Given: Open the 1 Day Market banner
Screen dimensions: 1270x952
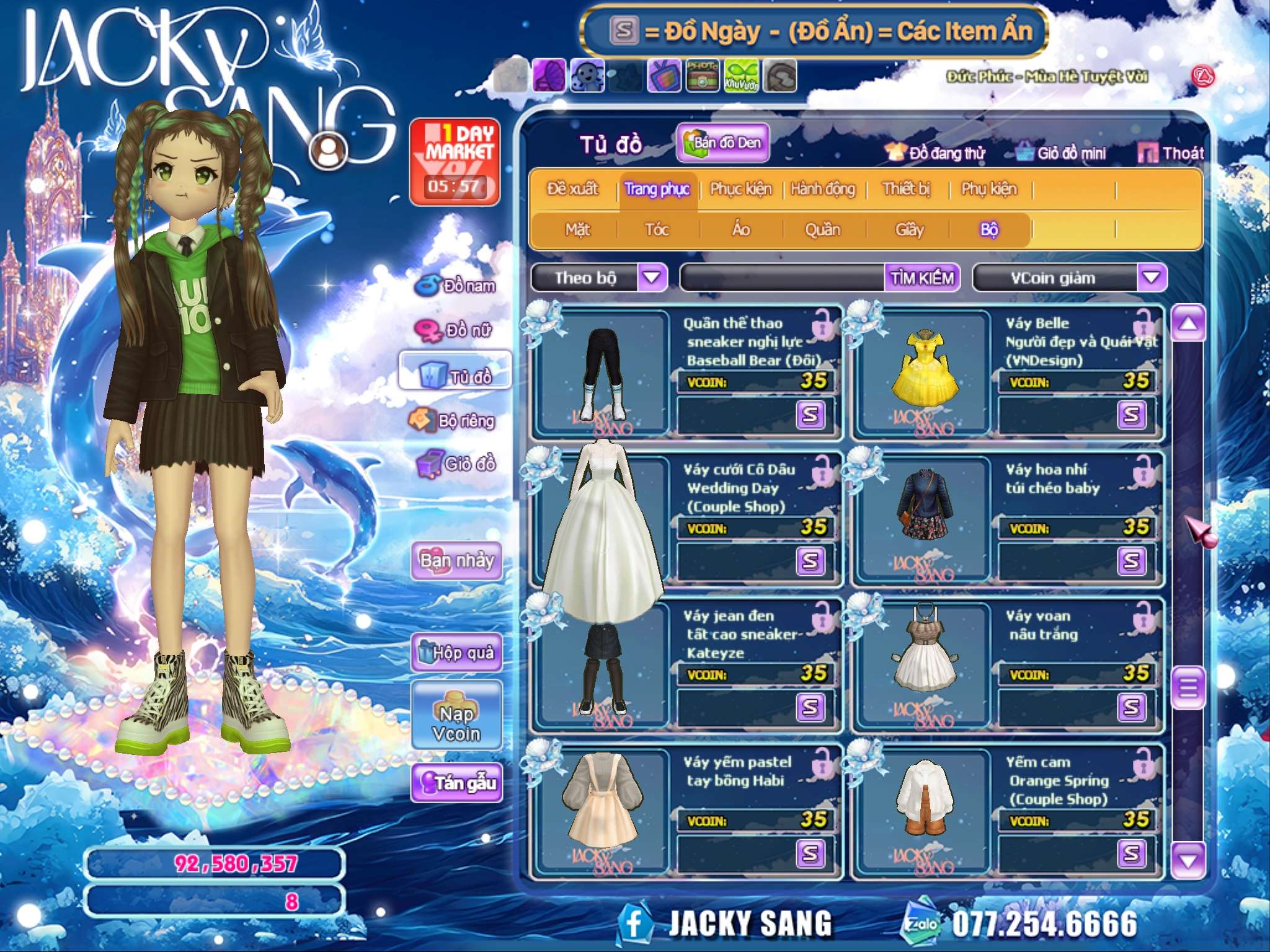Looking at the screenshot, I should click(455, 161).
